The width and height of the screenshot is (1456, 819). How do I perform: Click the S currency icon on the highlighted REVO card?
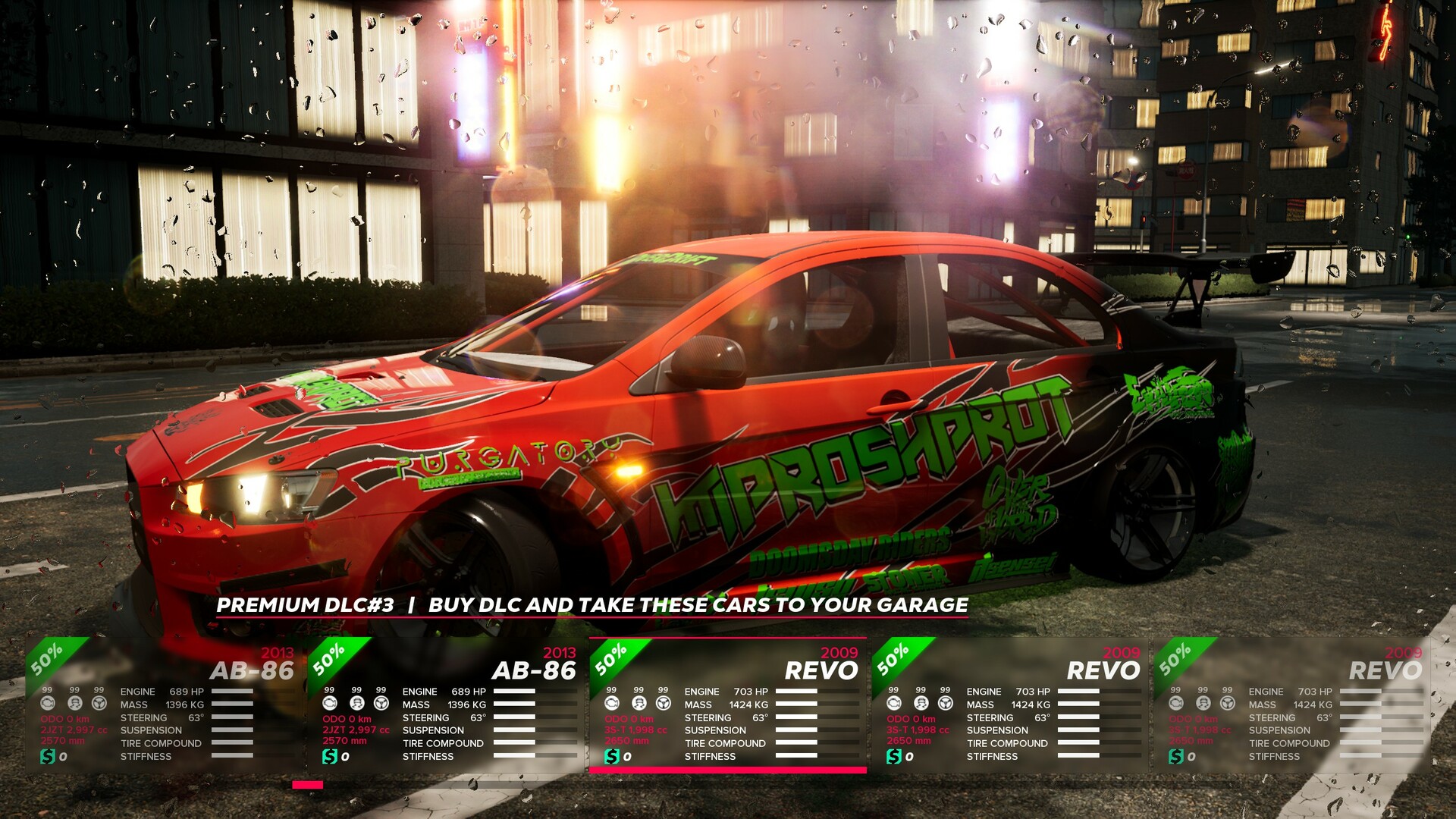point(611,755)
